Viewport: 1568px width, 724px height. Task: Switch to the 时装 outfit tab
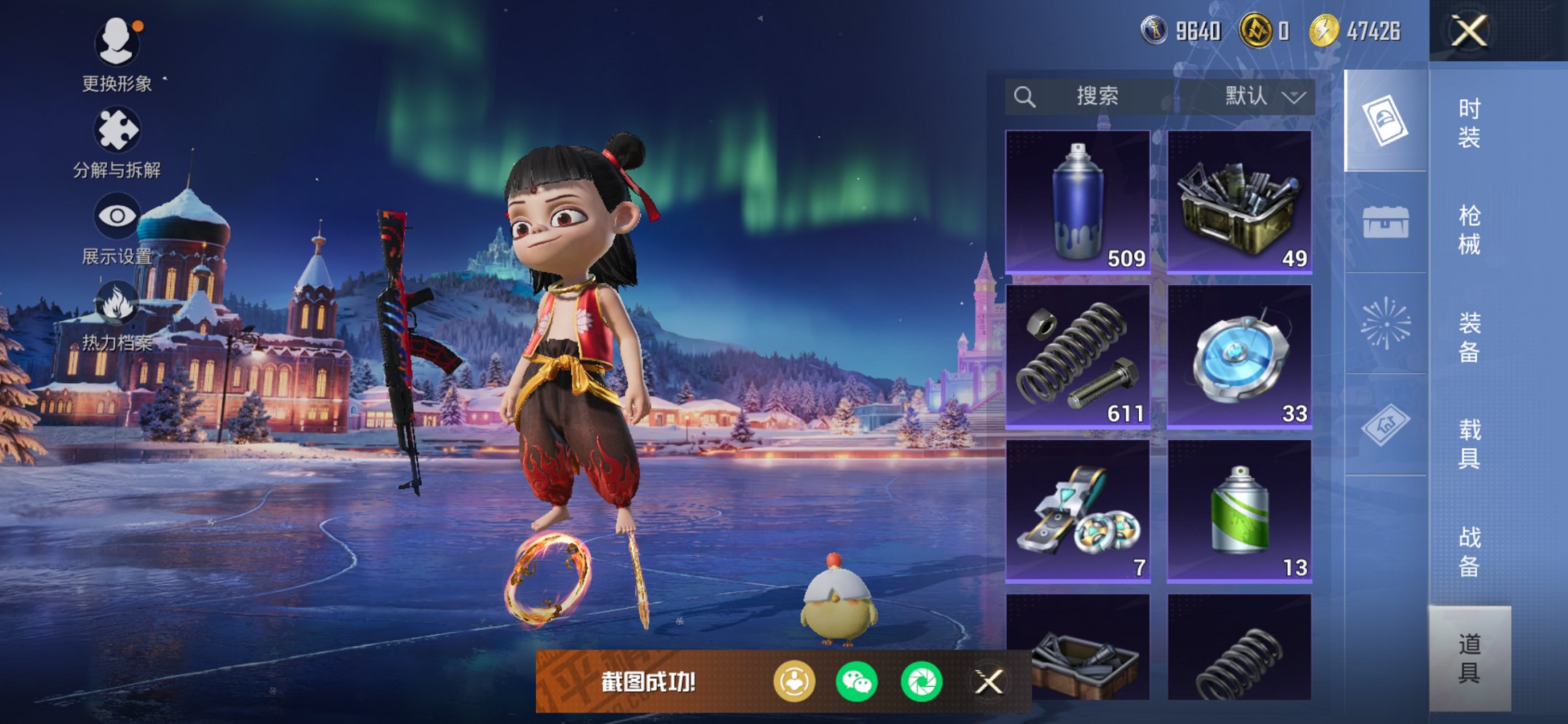1469,122
